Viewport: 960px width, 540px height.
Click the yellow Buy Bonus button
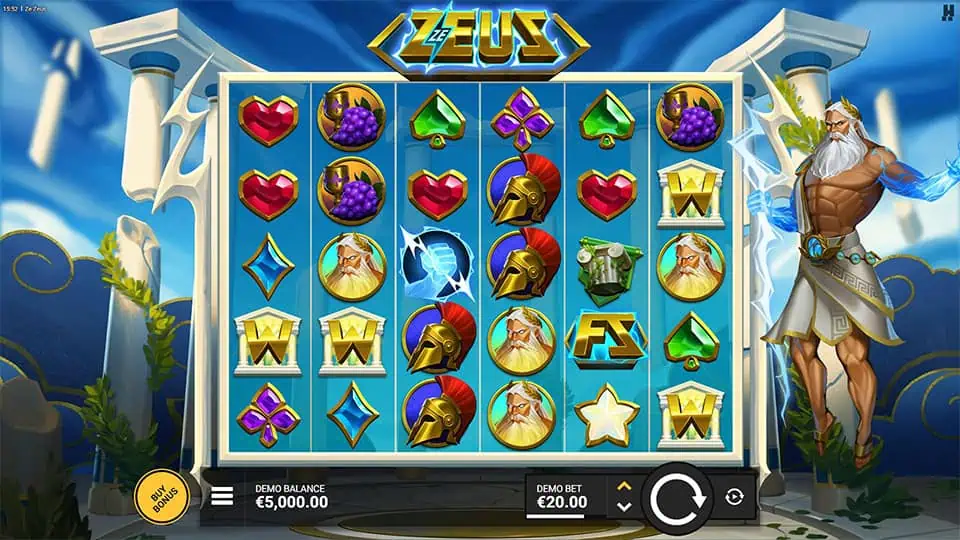pos(162,496)
